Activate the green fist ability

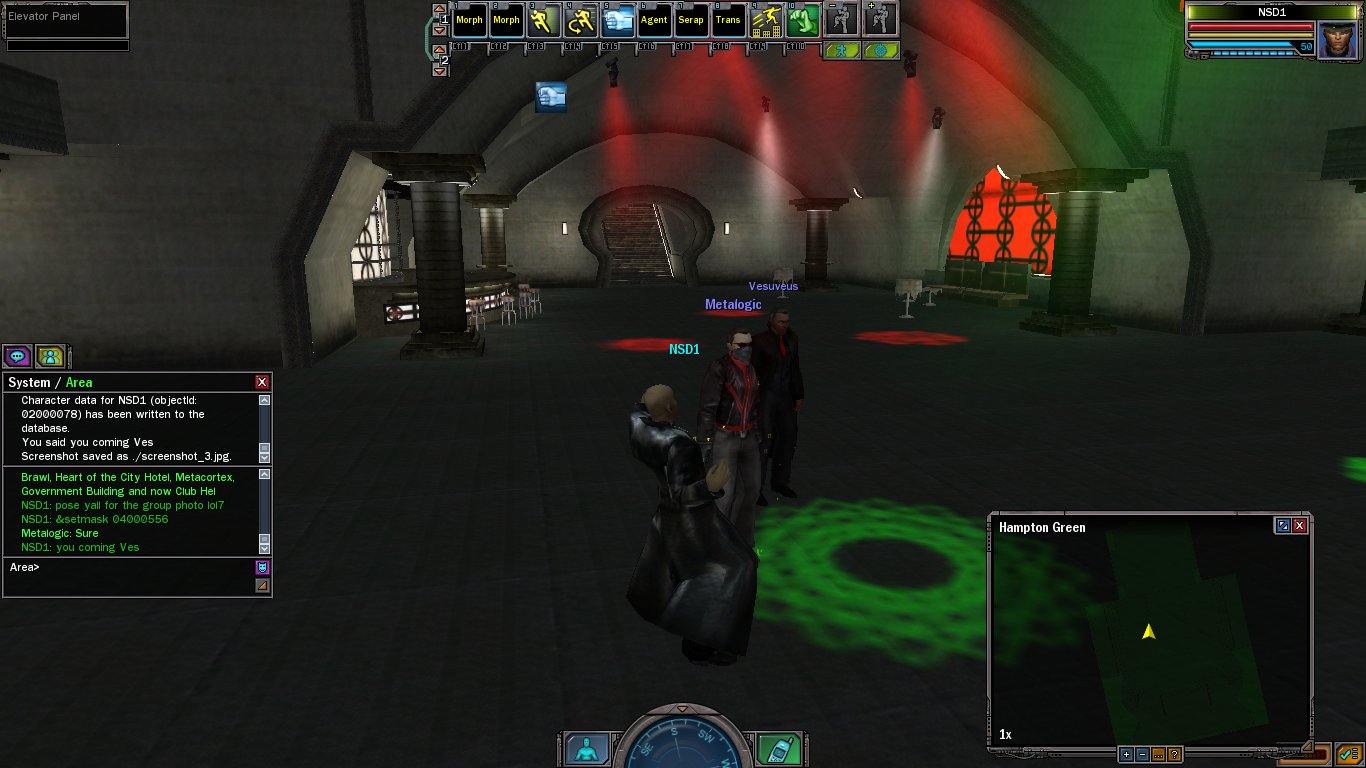[803, 20]
